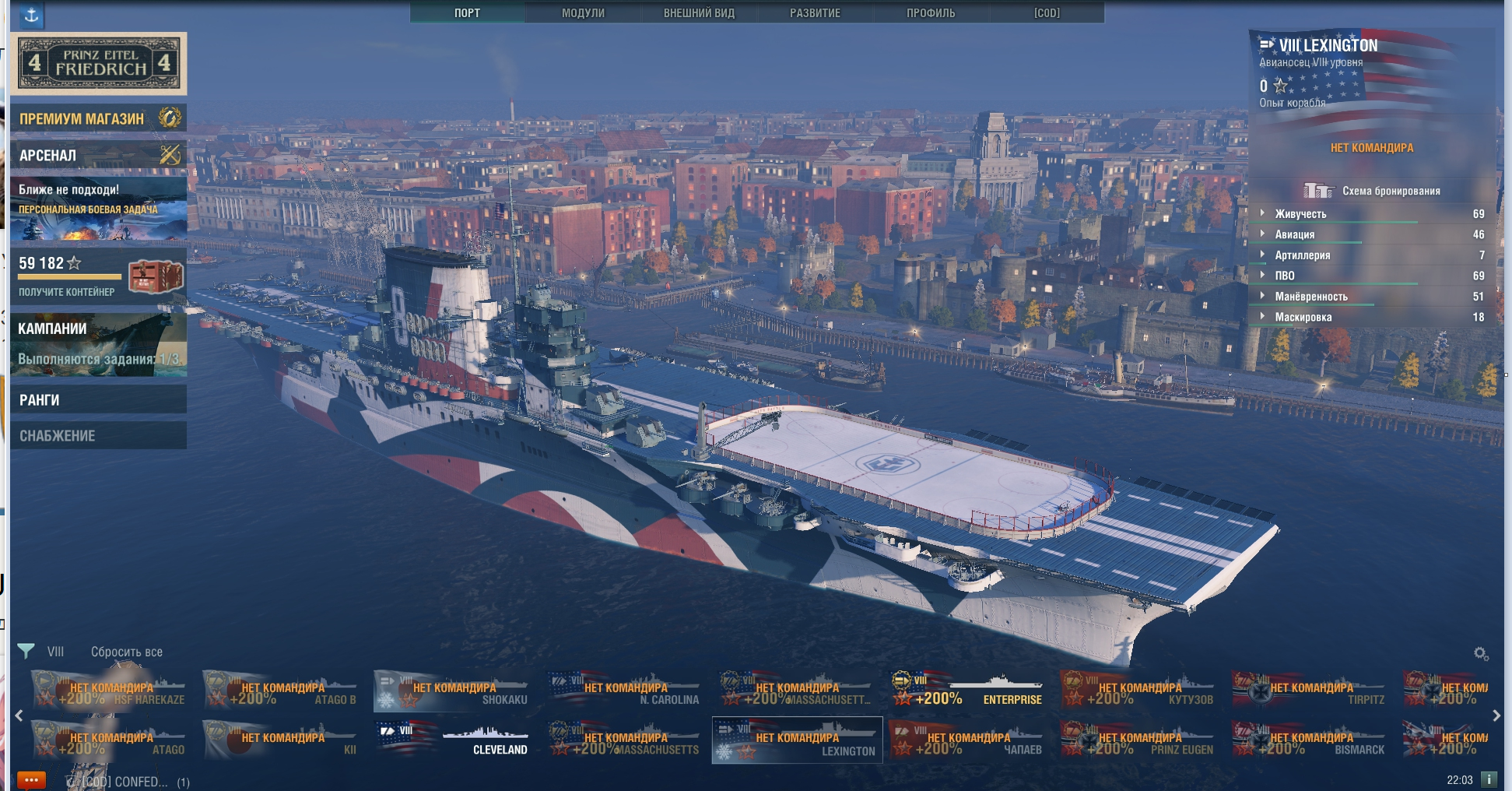Open the ПРОФИЛЬ tab
The width and height of the screenshot is (1512, 791).
[x=931, y=12]
